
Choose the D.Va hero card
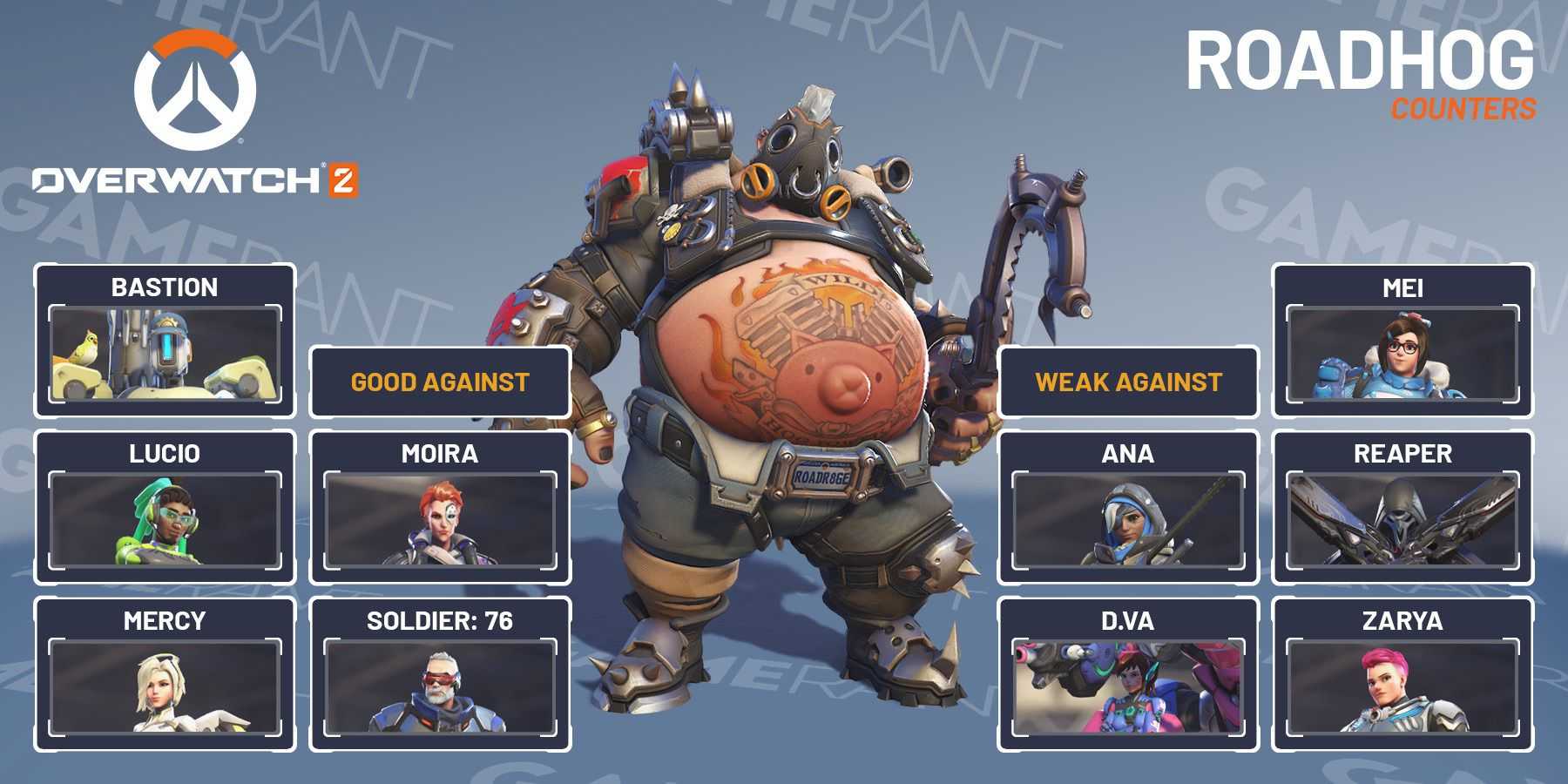1128,674
